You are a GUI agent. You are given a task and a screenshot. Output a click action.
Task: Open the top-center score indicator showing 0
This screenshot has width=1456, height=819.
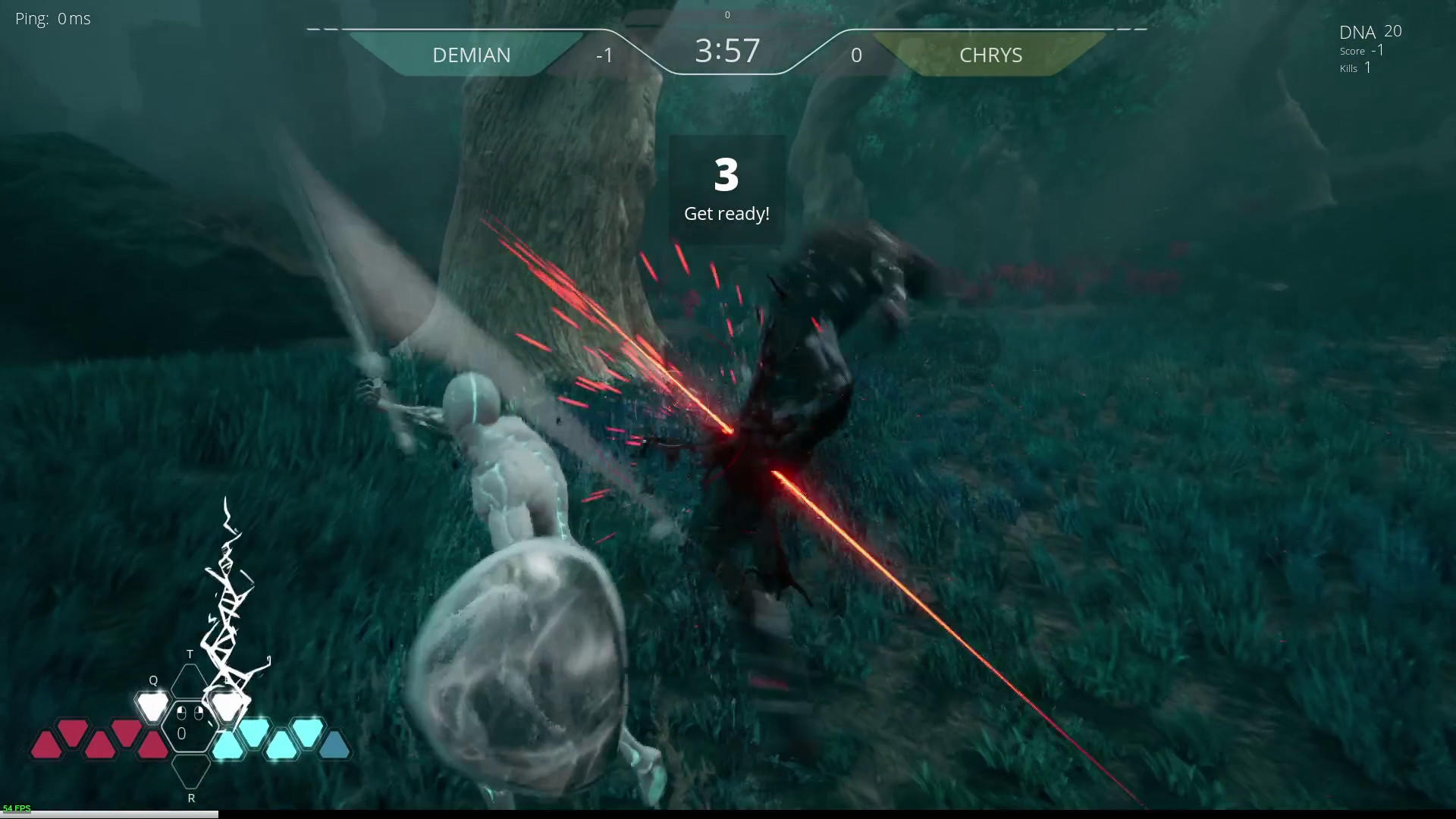(x=726, y=14)
